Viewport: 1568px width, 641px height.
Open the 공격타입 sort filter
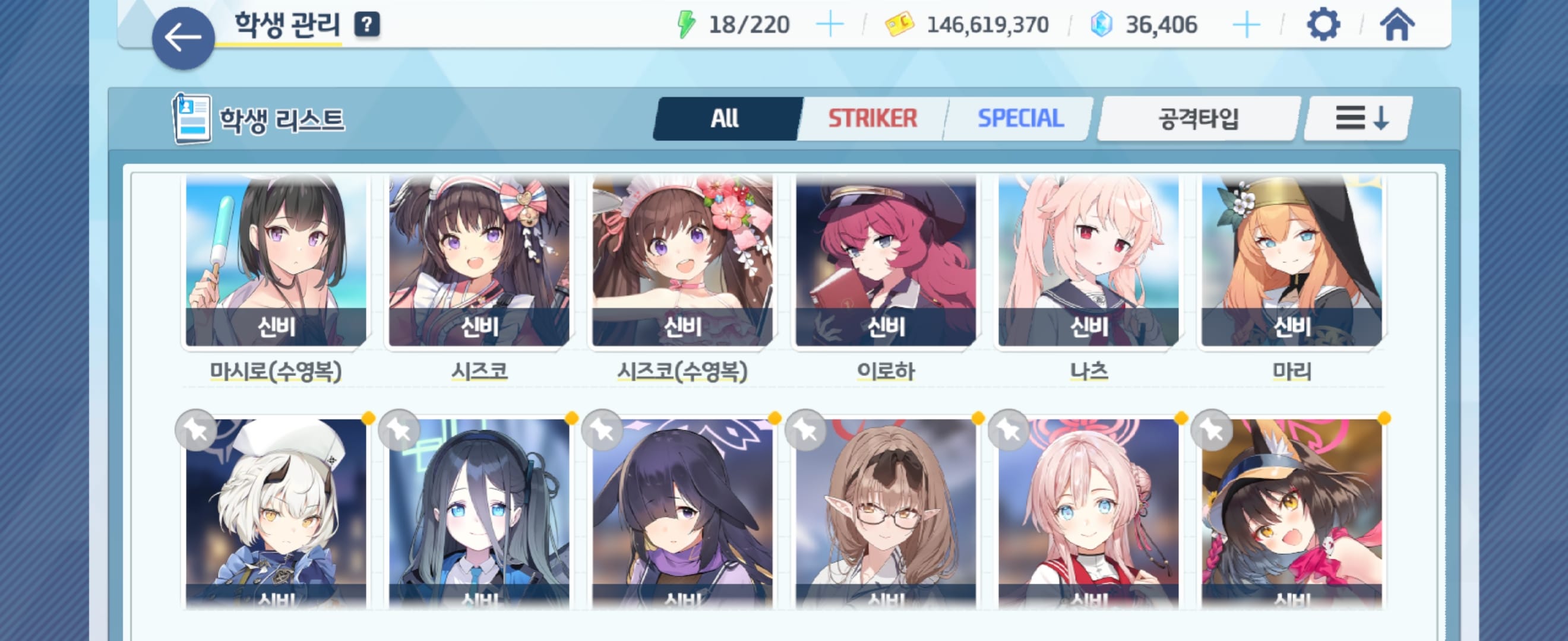[x=1198, y=119]
